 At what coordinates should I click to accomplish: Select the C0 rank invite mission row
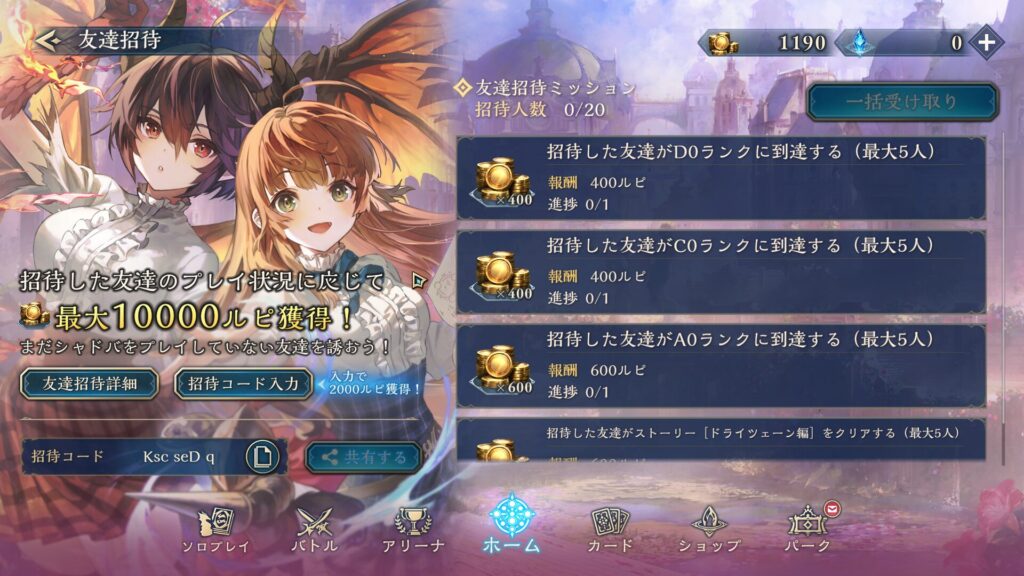(x=720, y=271)
